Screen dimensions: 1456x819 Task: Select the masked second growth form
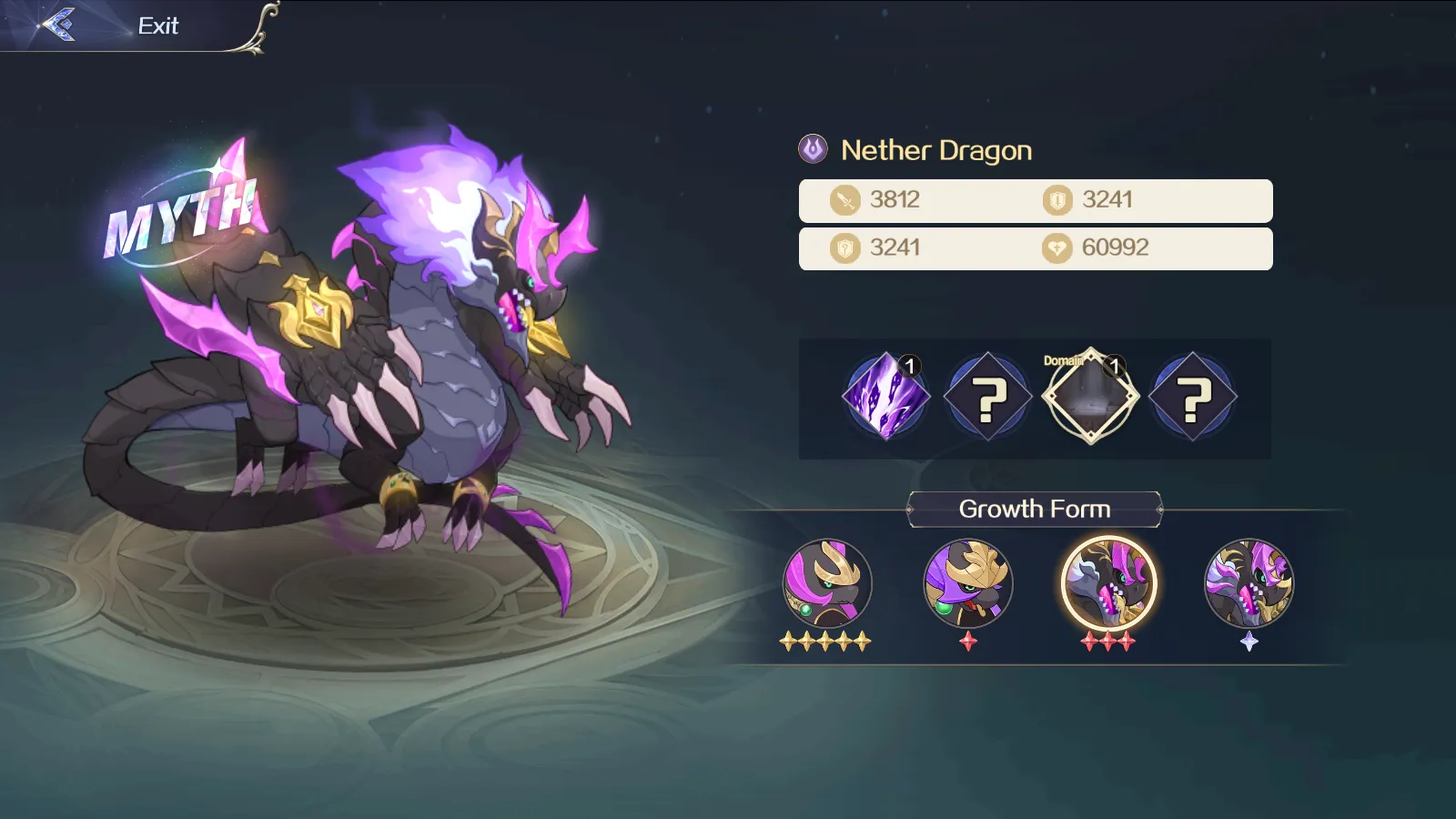point(967,586)
